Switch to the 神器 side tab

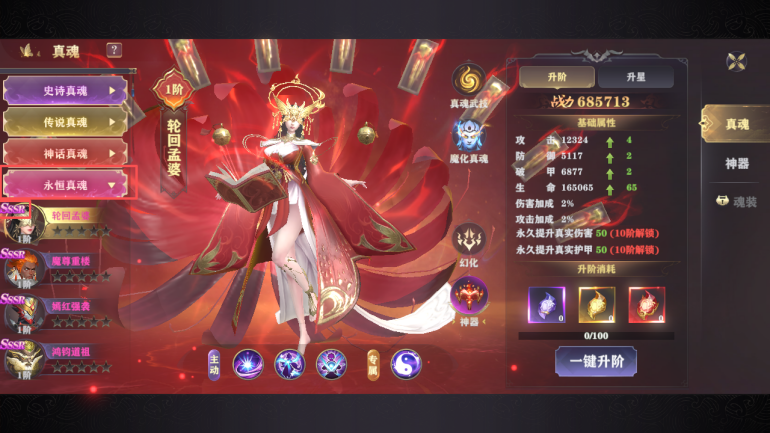click(736, 163)
